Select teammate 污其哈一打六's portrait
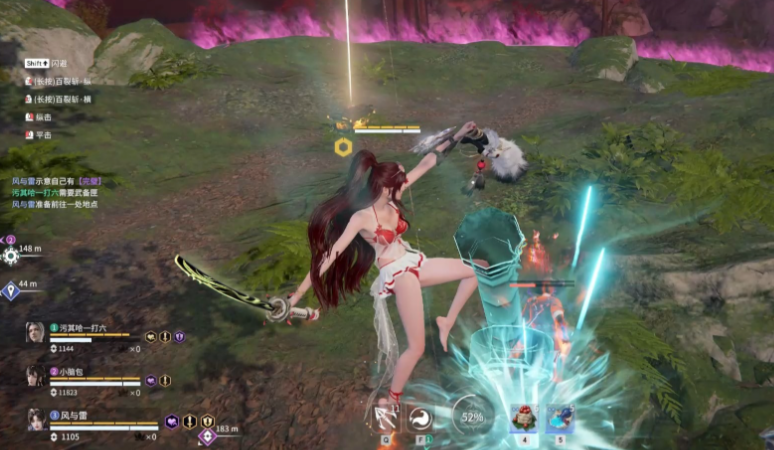Image resolution: width=774 pixels, height=450 pixels. click(x=35, y=331)
